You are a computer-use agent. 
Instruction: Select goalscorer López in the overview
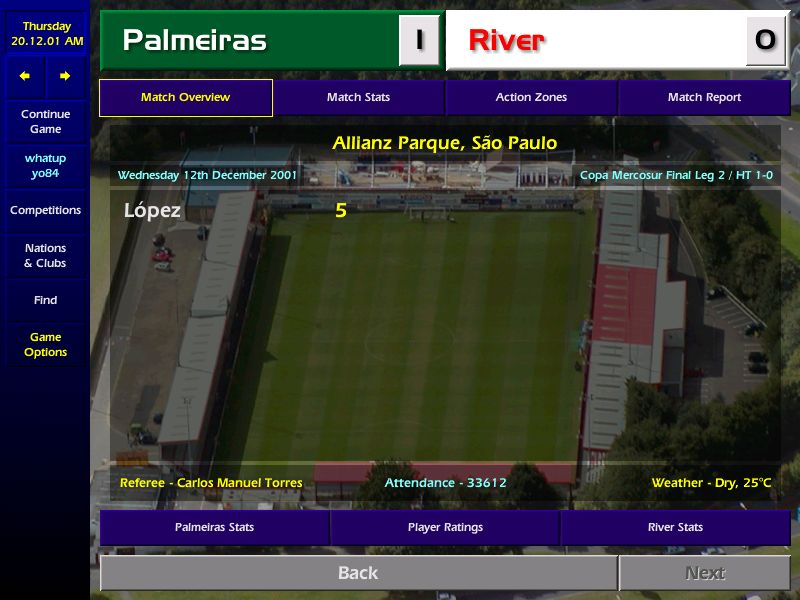152,211
